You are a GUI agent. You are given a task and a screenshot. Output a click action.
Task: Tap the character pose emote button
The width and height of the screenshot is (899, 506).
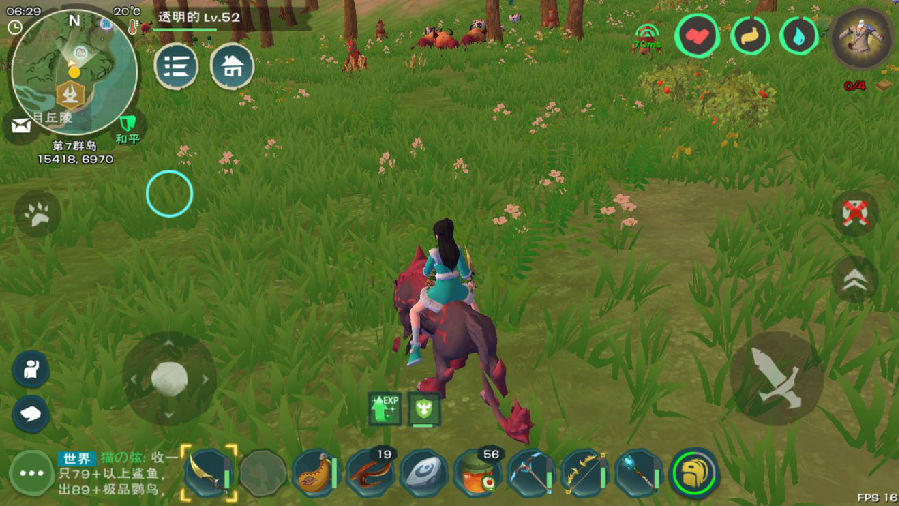31,368
